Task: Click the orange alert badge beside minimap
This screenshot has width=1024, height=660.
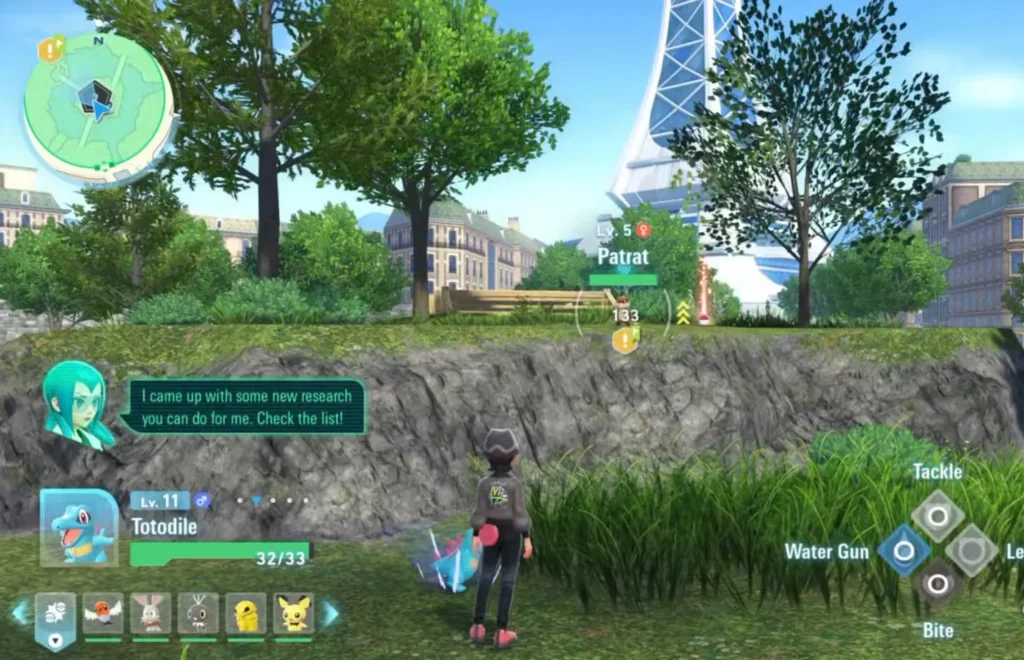Action: point(51,48)
